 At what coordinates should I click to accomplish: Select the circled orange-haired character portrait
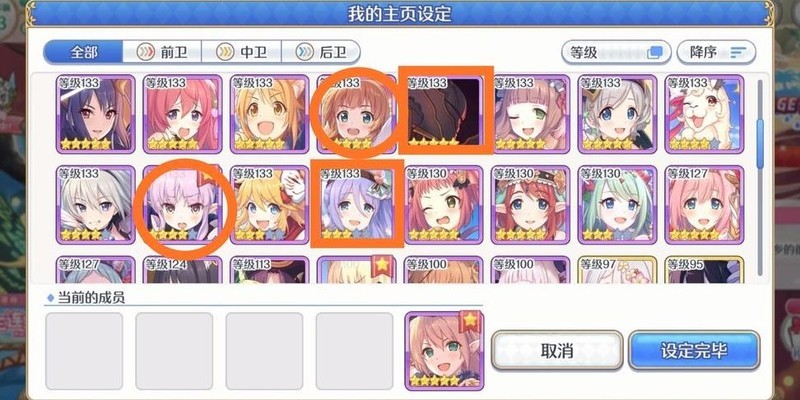[355, 113]
